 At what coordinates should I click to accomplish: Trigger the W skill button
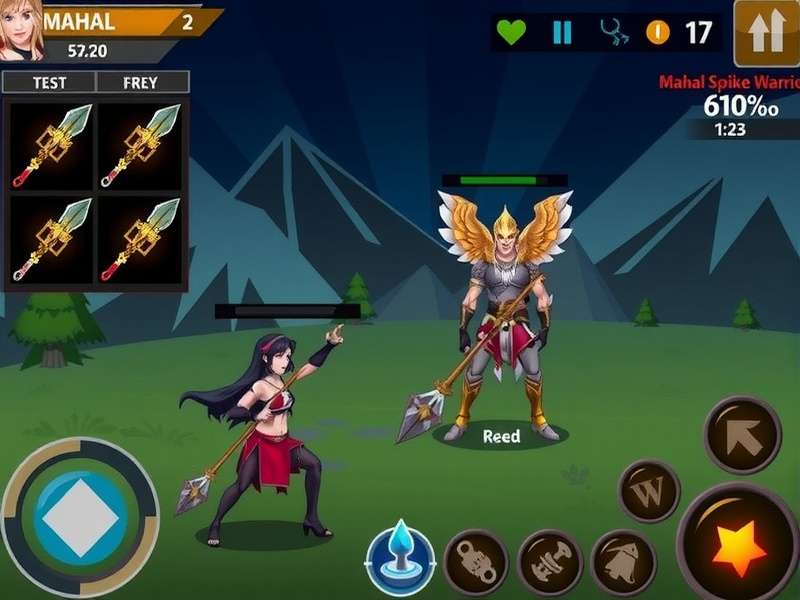(649, 491)
